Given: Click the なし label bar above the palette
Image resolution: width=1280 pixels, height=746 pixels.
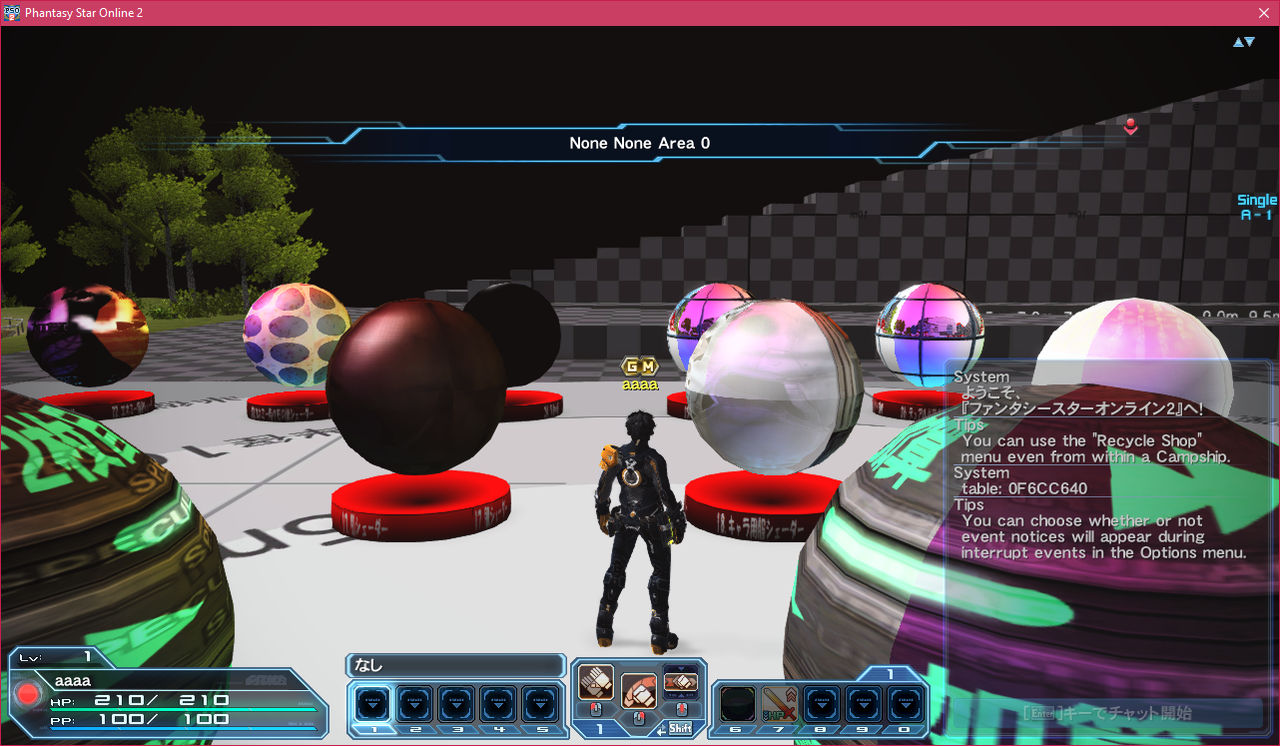Looking at the screenshot, I should point(456,665).
